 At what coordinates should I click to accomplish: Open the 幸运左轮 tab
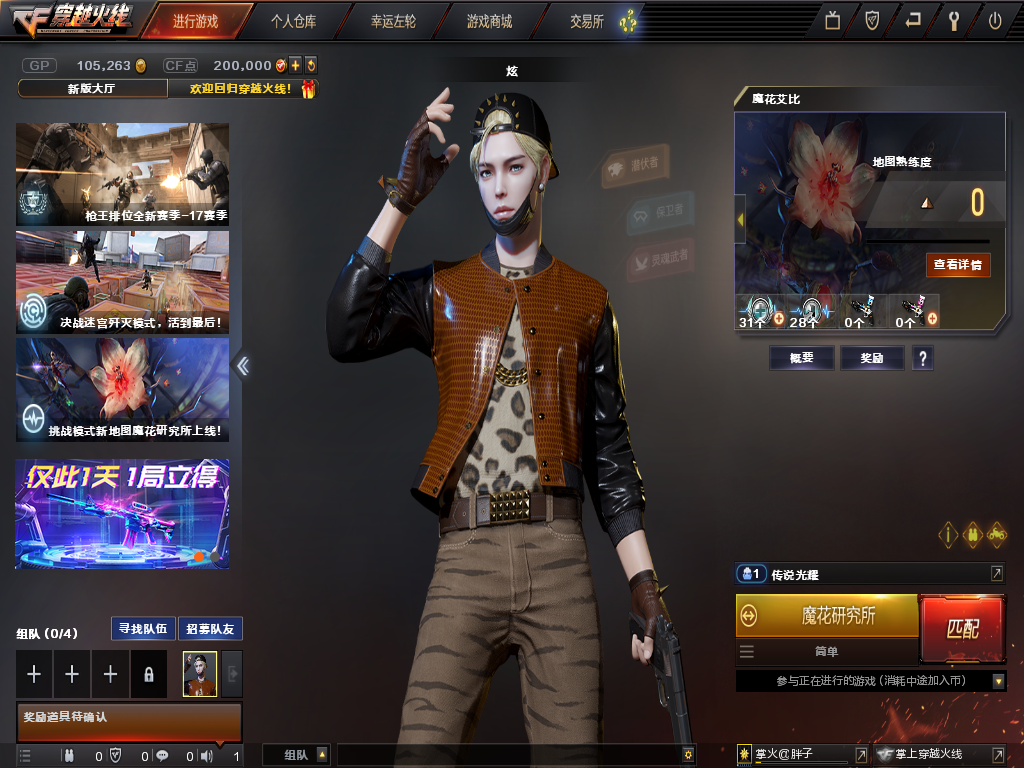393,20
